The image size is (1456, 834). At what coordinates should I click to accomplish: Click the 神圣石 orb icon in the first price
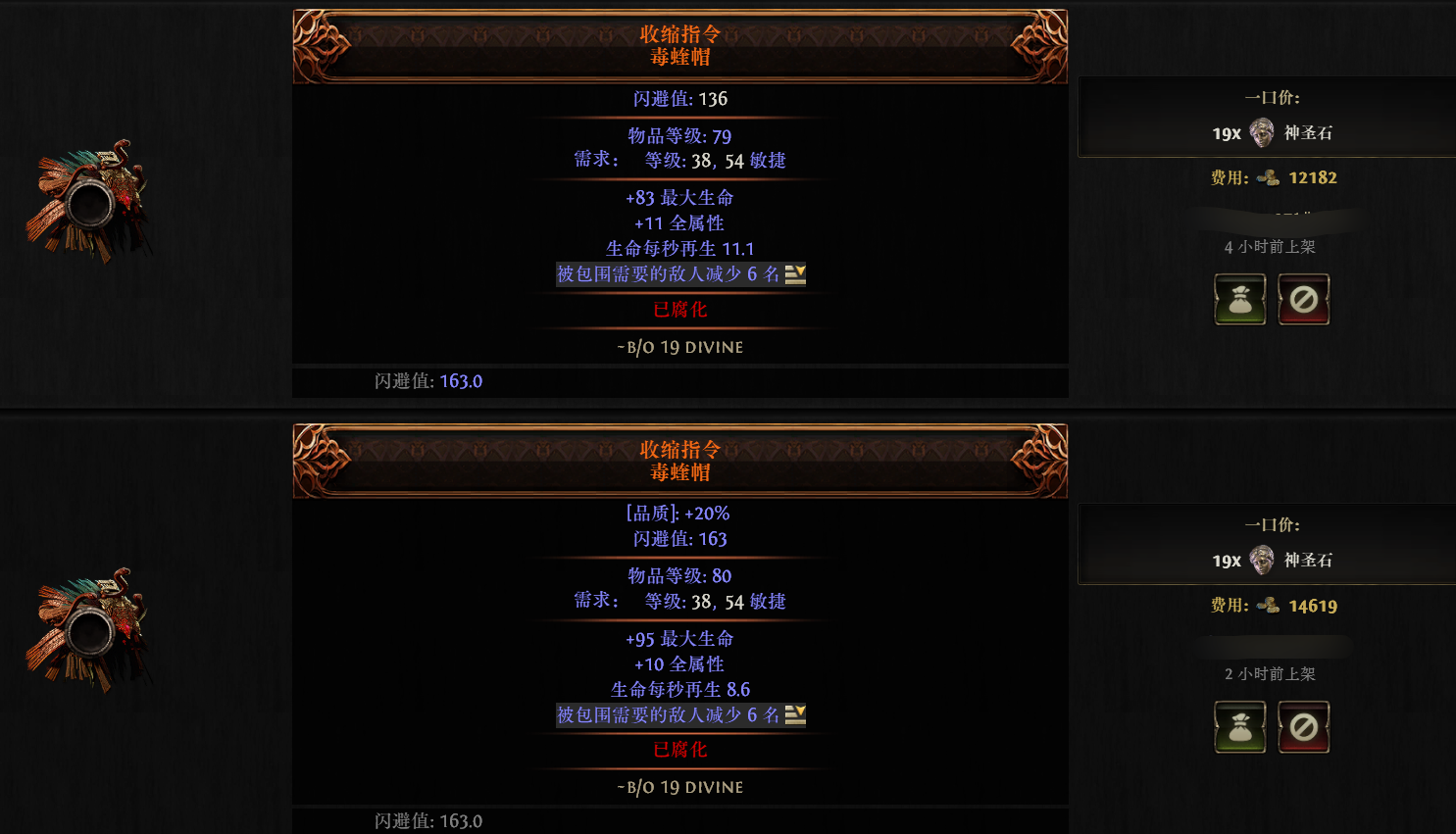1260,132
